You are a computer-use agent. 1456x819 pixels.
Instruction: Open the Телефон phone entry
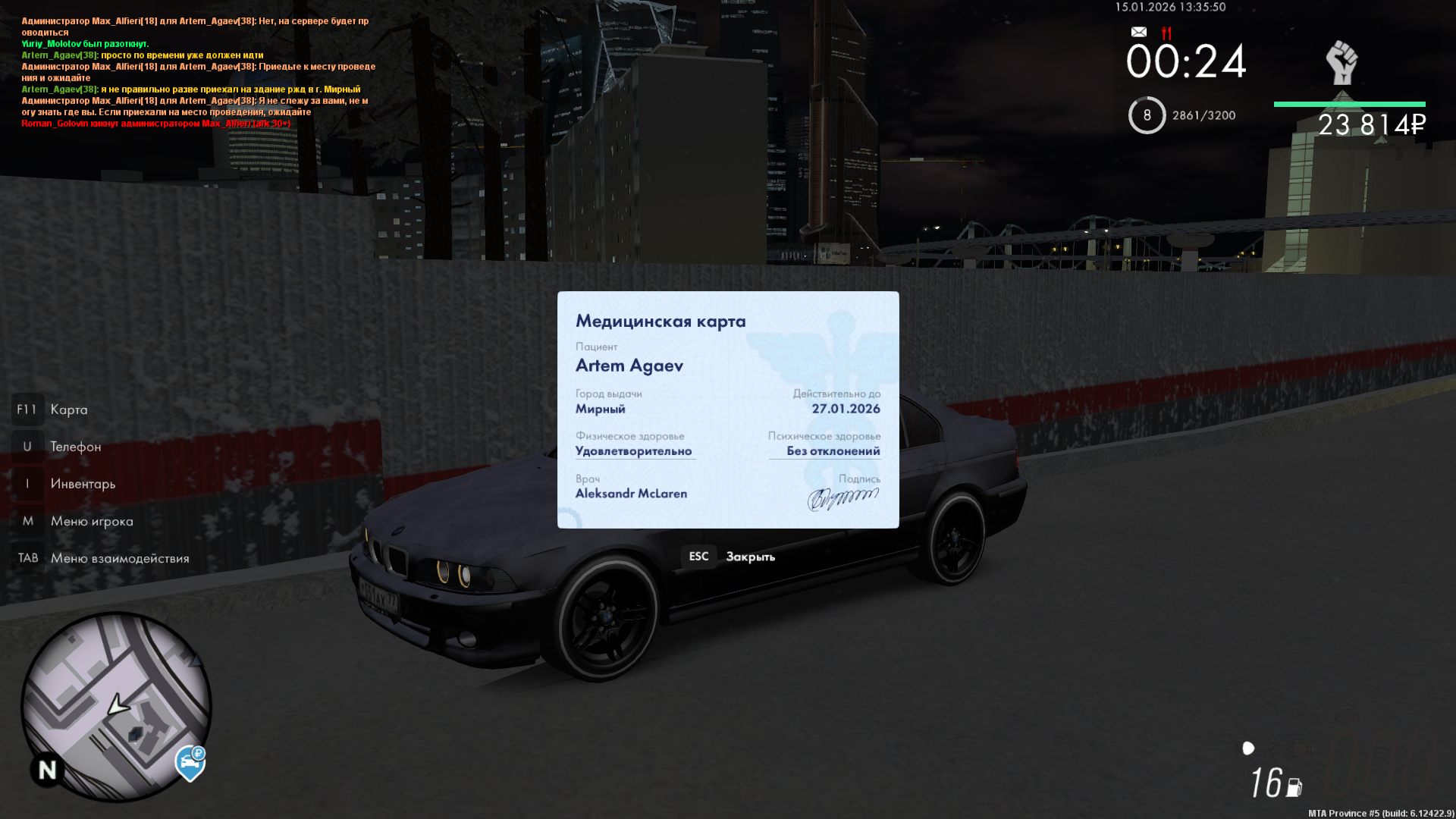75,447
